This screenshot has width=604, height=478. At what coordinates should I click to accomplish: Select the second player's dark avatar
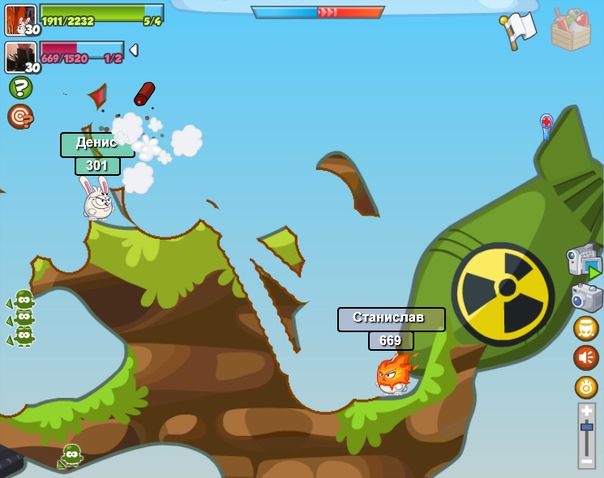(20, 56)
